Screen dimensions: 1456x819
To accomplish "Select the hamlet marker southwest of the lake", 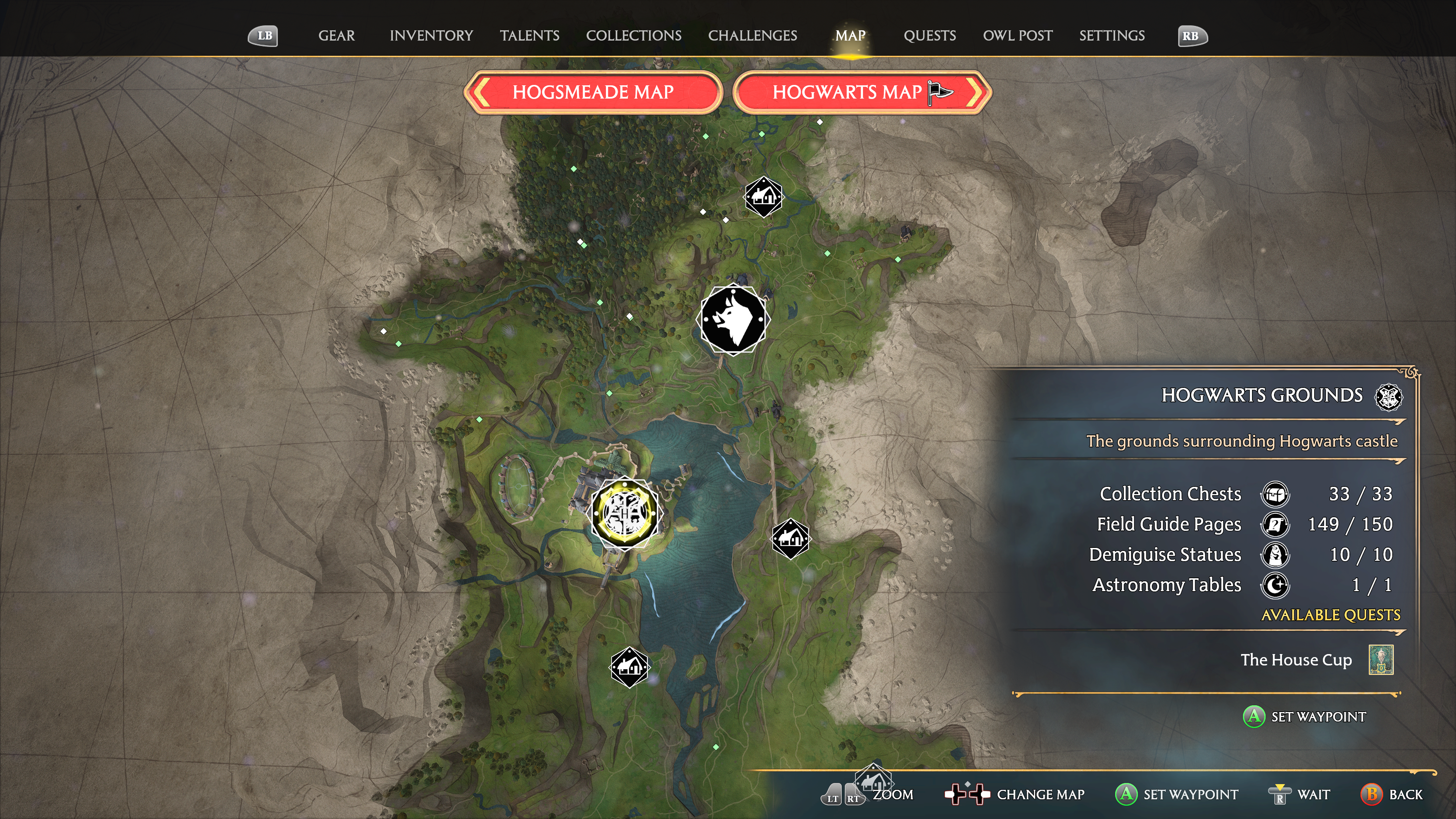I will [629, 667].
